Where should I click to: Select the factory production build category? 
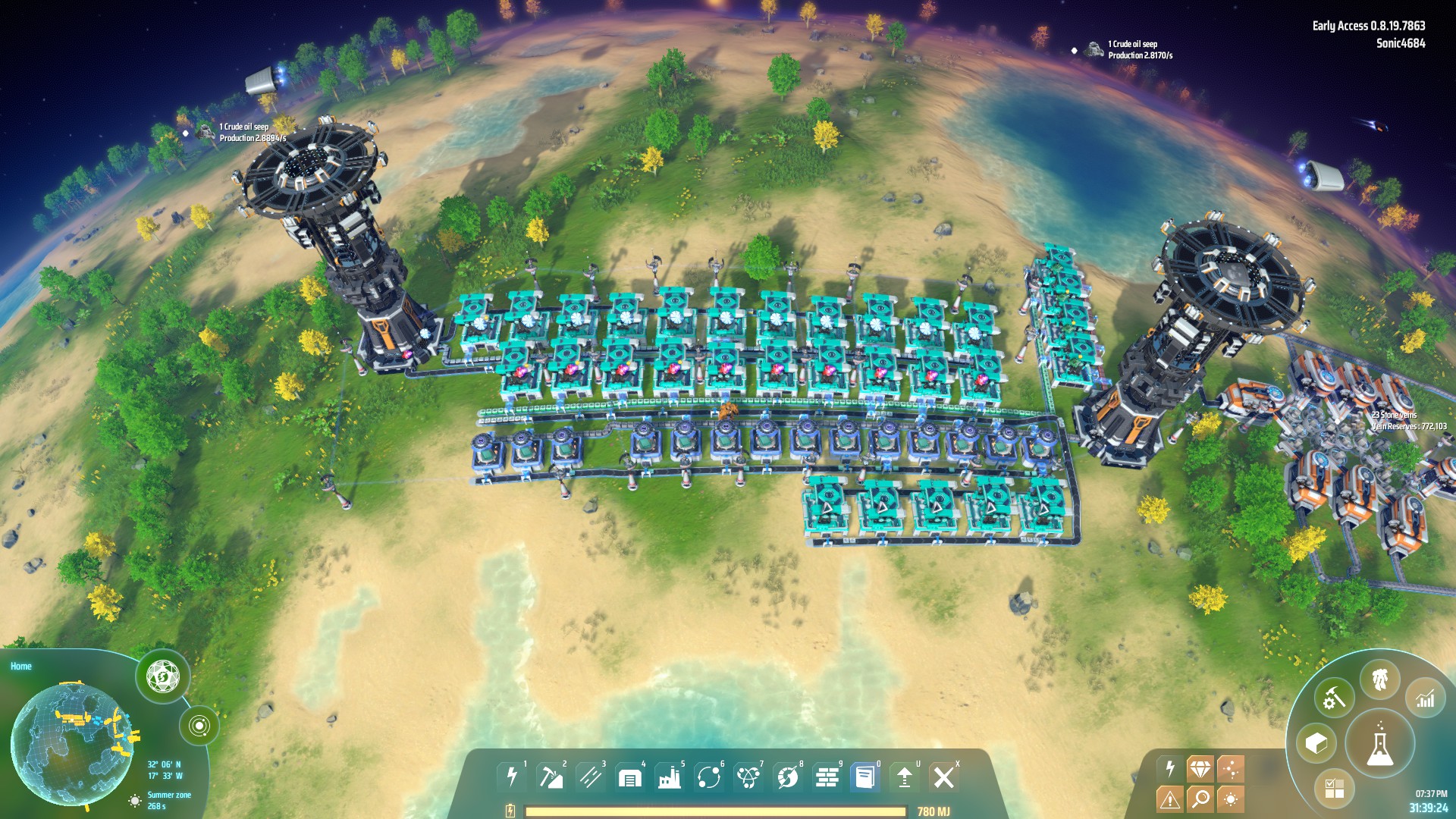pyautogui.click(x=669, y=777)
